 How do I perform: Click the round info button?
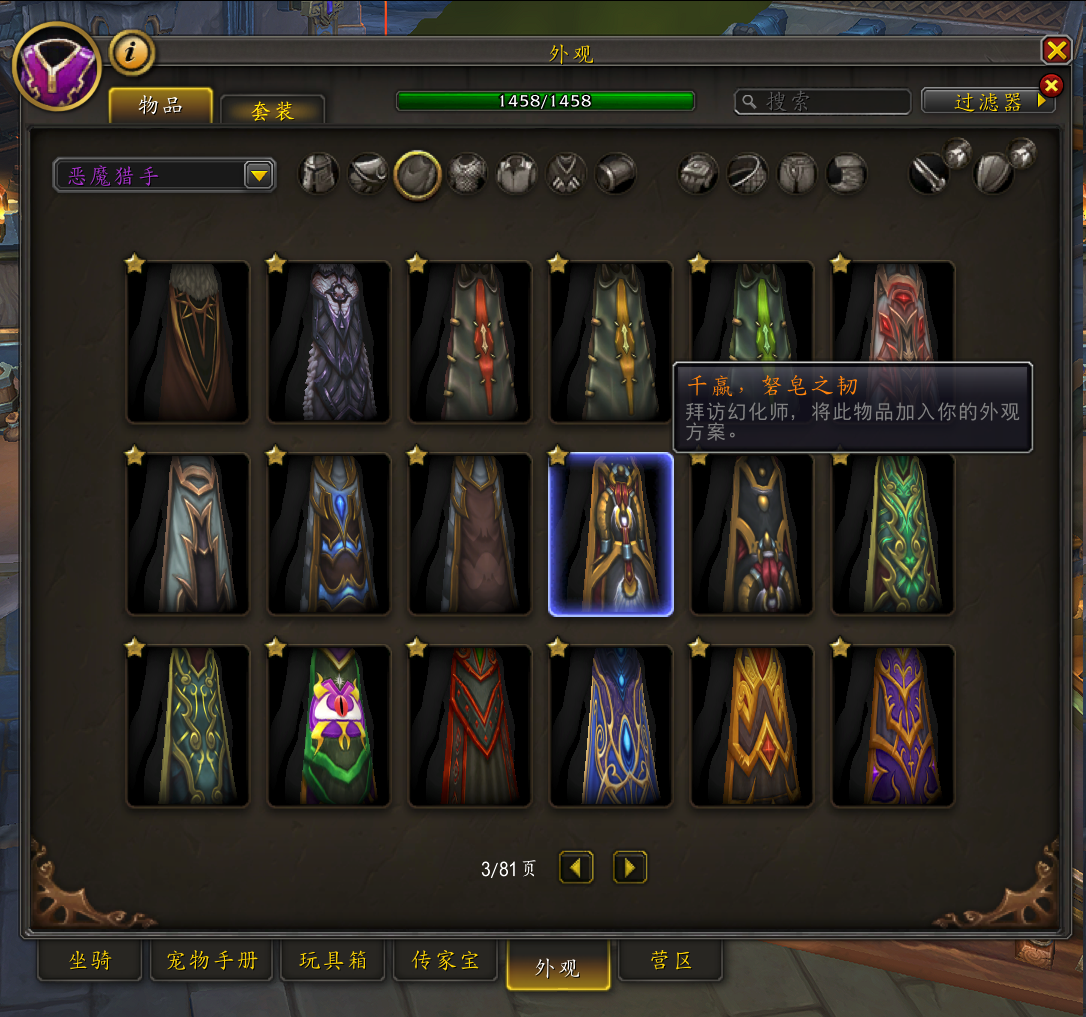point(131,52)
